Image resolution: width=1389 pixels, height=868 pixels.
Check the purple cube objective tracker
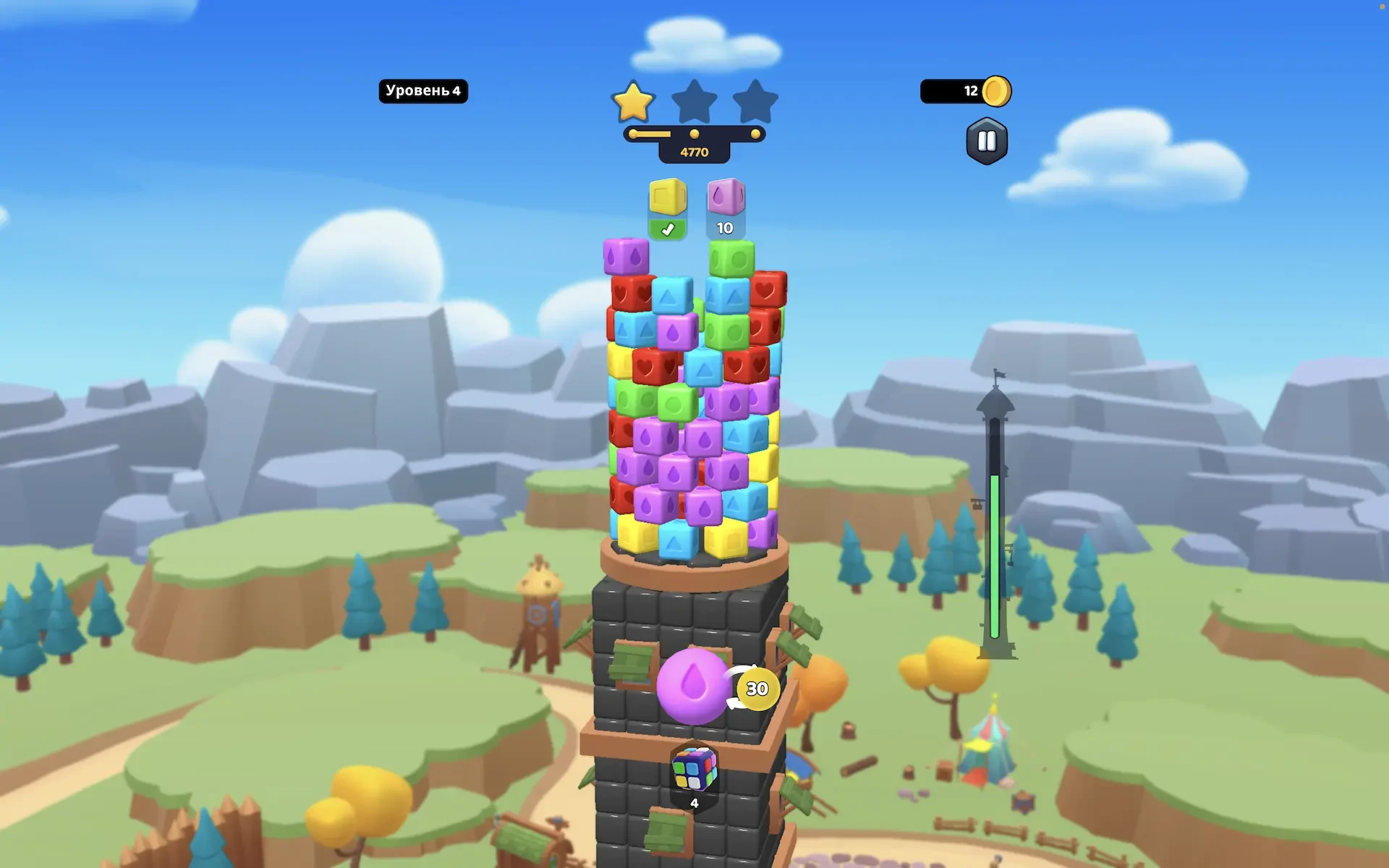click(x=726, y=208)
